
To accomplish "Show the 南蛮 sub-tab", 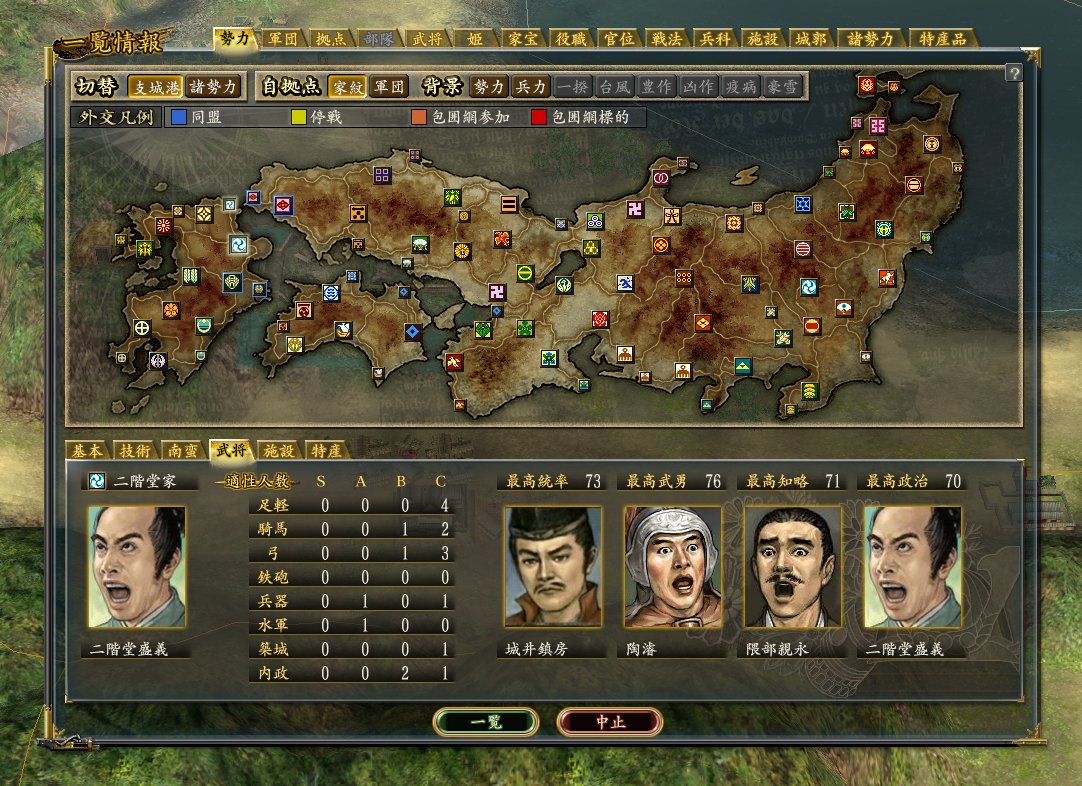I will point(183,450).
